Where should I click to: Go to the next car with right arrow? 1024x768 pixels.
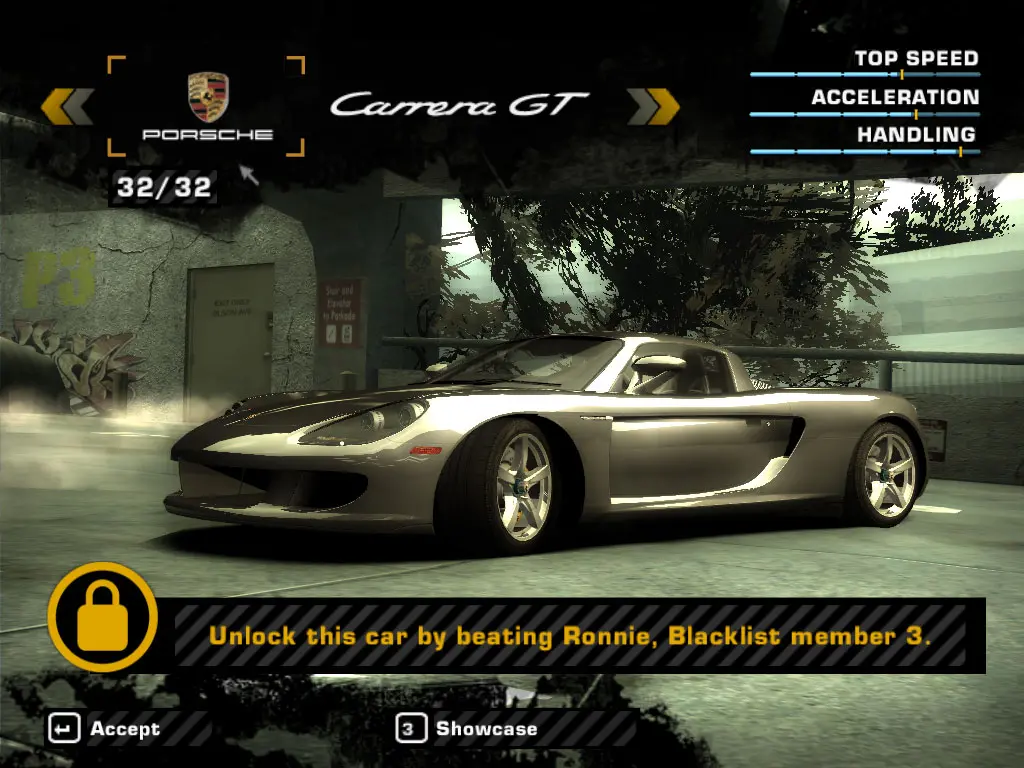[653, 106]
